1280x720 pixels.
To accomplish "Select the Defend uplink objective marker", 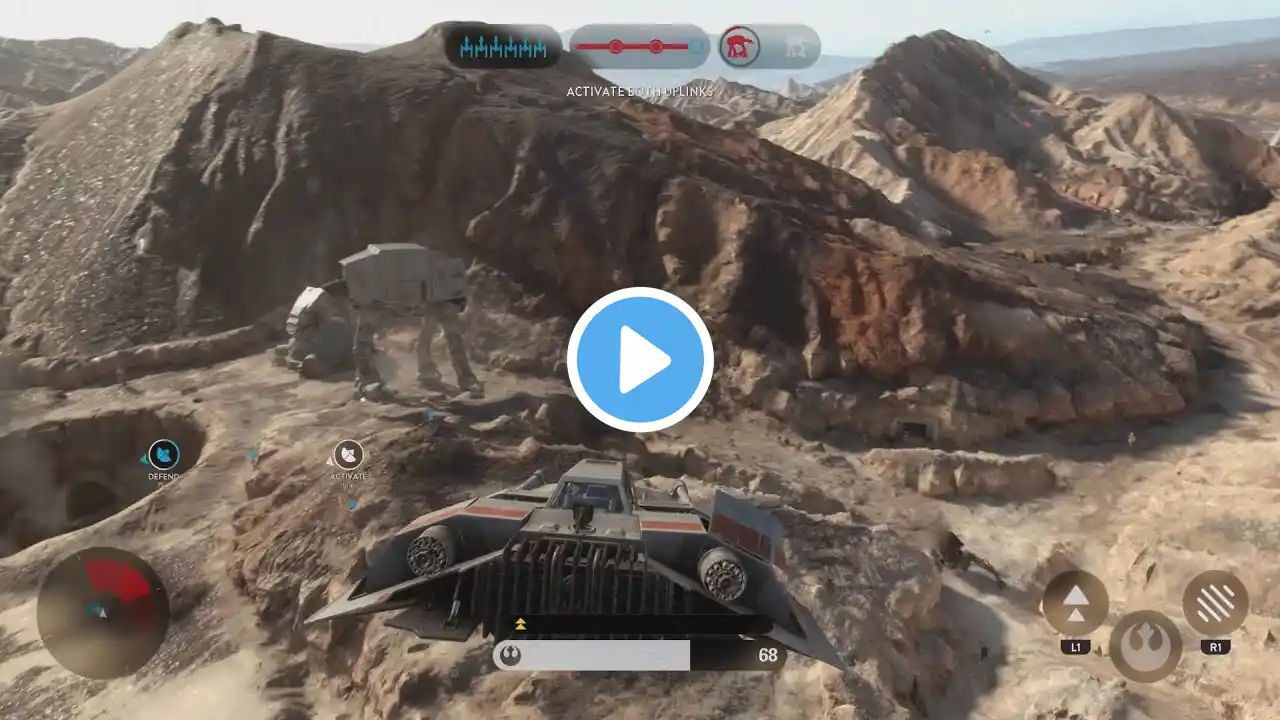I will pos(164,455).
